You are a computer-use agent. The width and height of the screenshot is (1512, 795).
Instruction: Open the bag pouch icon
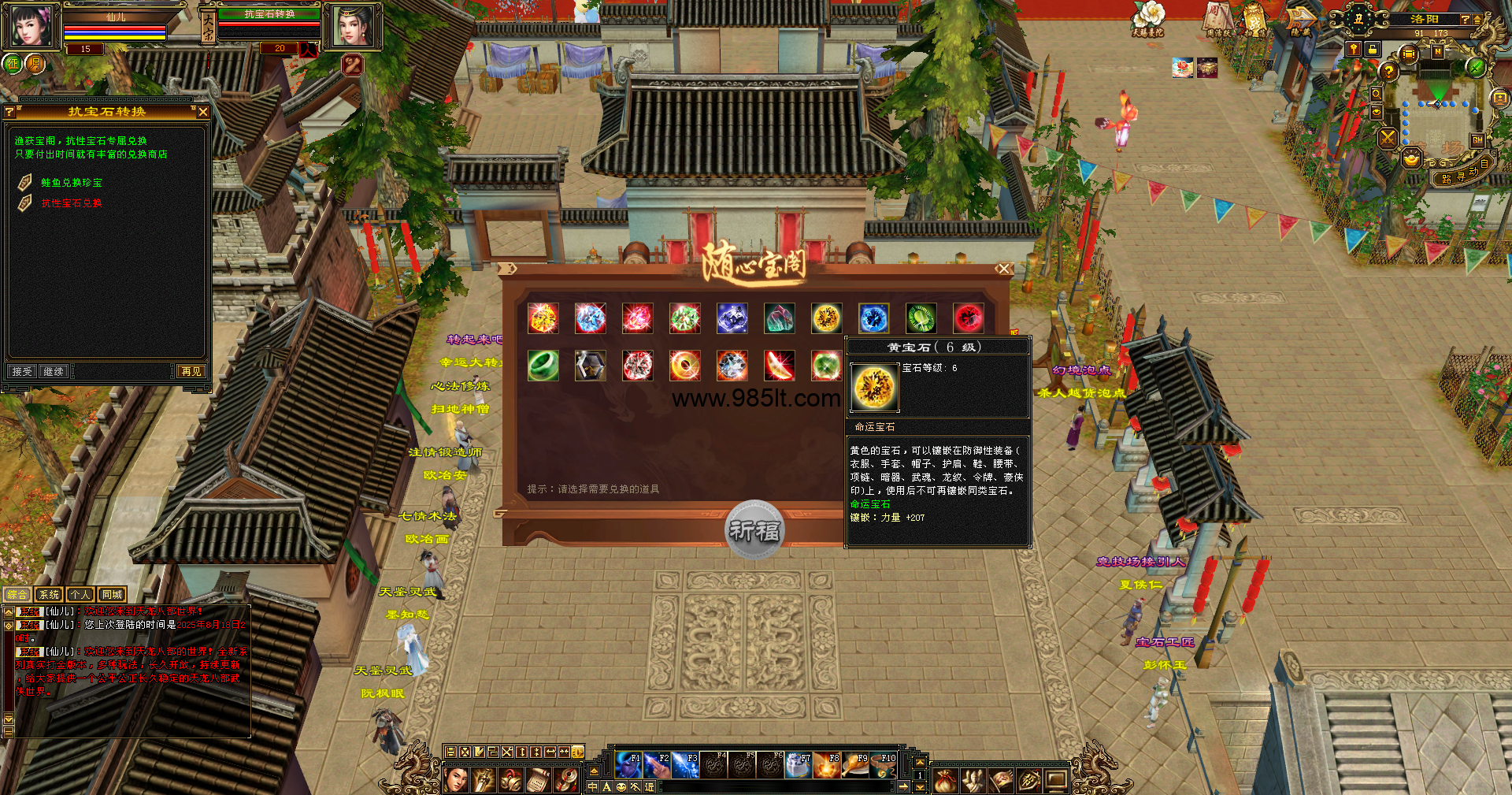tap(945, 780)
